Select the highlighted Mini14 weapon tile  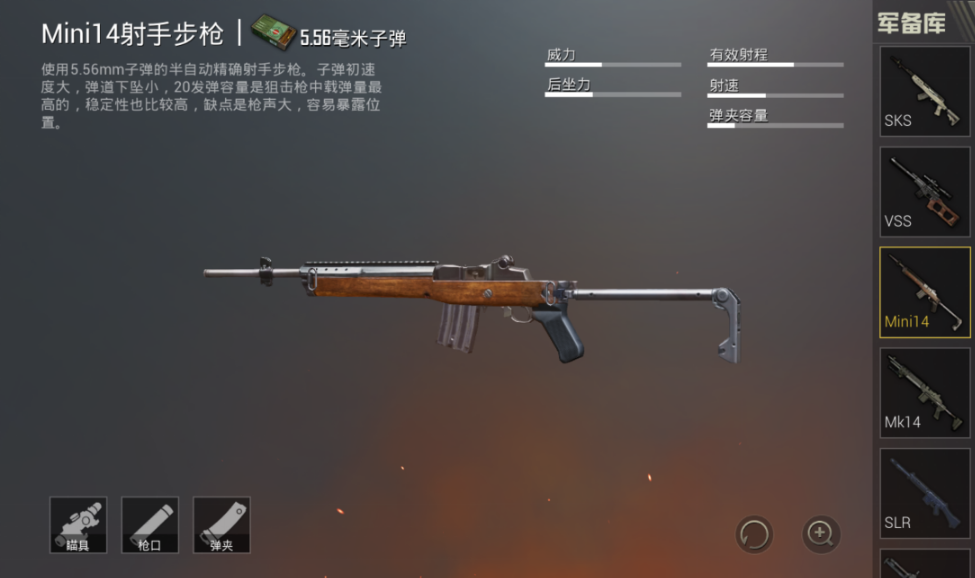924,292
